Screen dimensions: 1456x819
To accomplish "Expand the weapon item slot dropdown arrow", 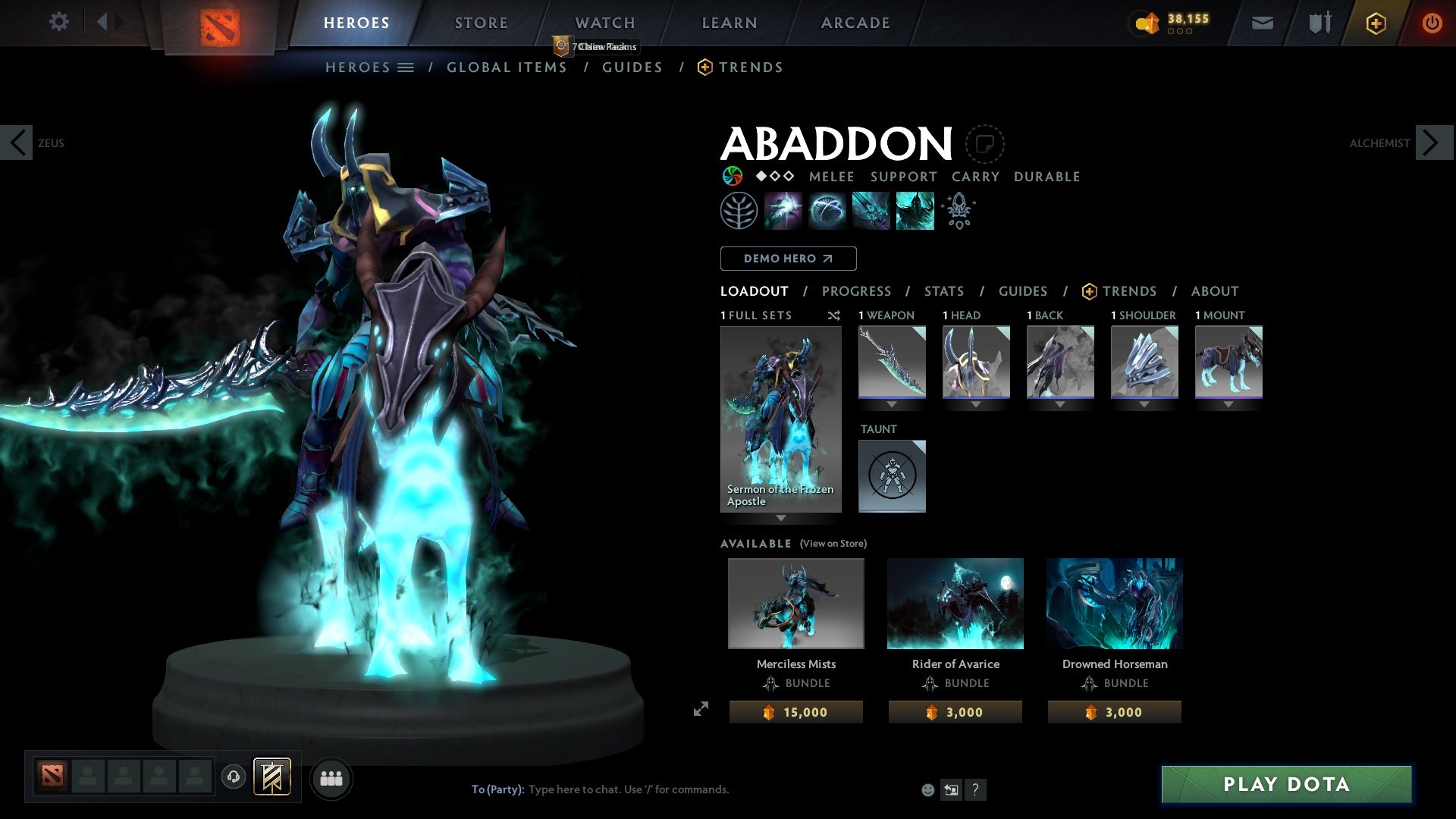I will 892,404.
